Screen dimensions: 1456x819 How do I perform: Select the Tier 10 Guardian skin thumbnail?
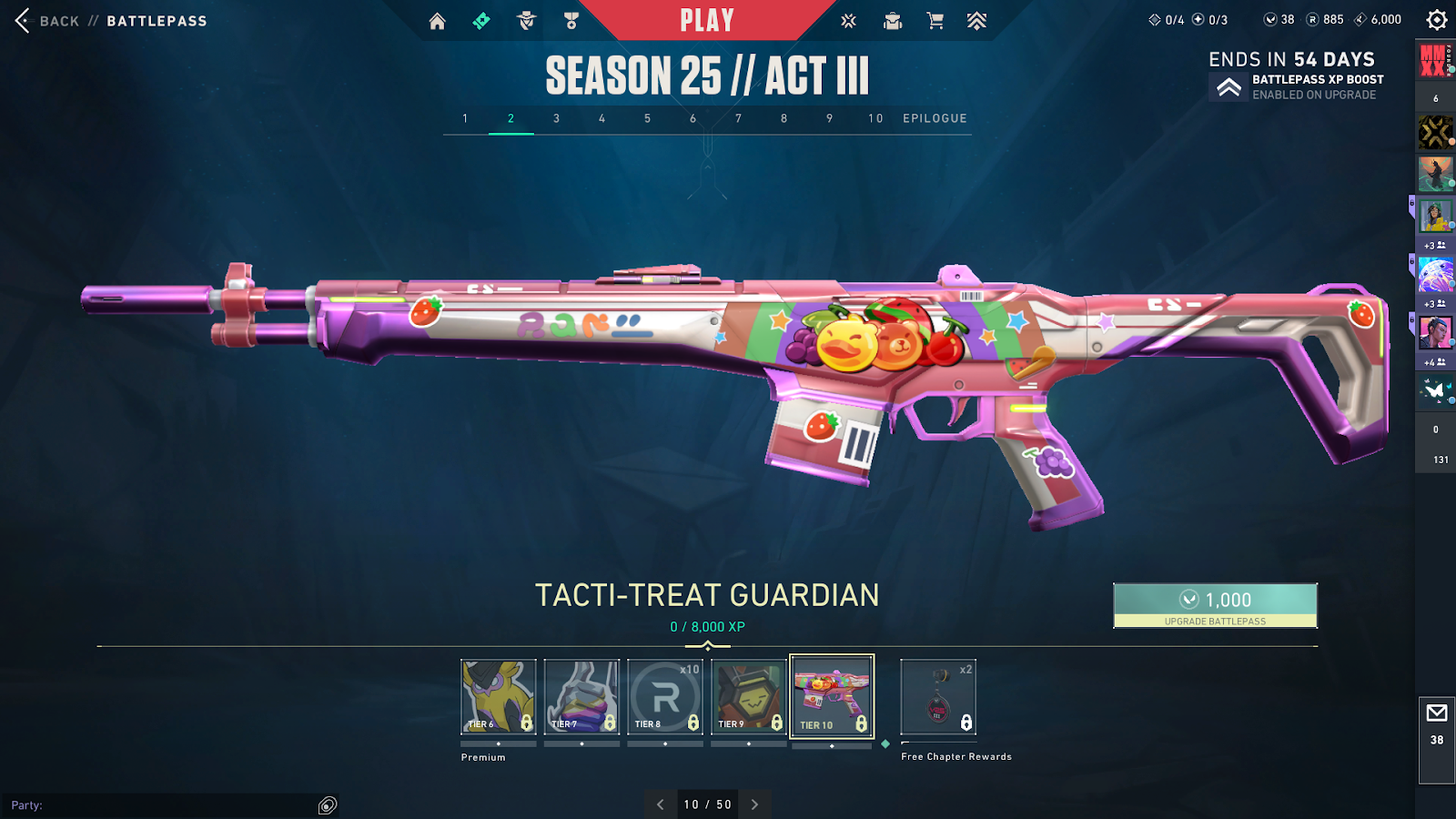pyautogui.click(x=832, y=697)
